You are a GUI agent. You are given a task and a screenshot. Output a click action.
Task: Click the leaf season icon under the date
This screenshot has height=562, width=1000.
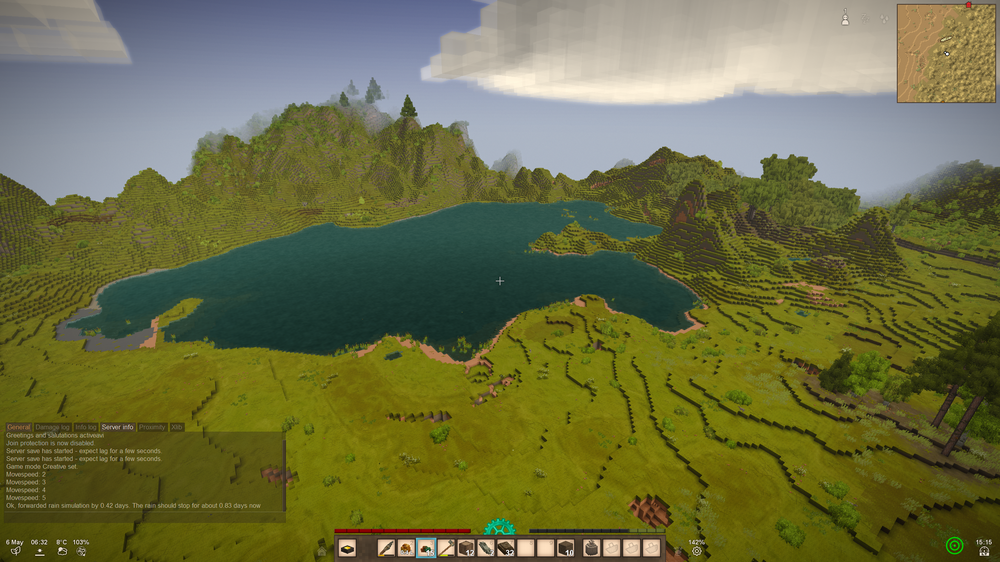[x=15, y=551]
